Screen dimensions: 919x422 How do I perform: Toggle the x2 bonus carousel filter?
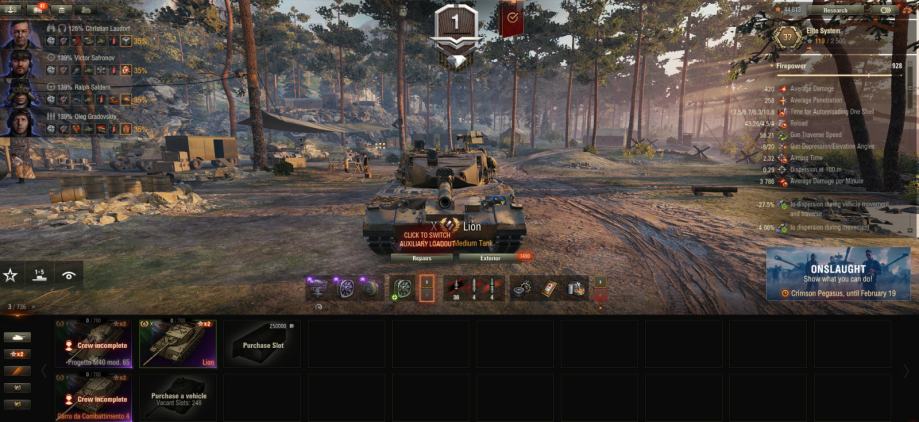click(x=17, y=354)
